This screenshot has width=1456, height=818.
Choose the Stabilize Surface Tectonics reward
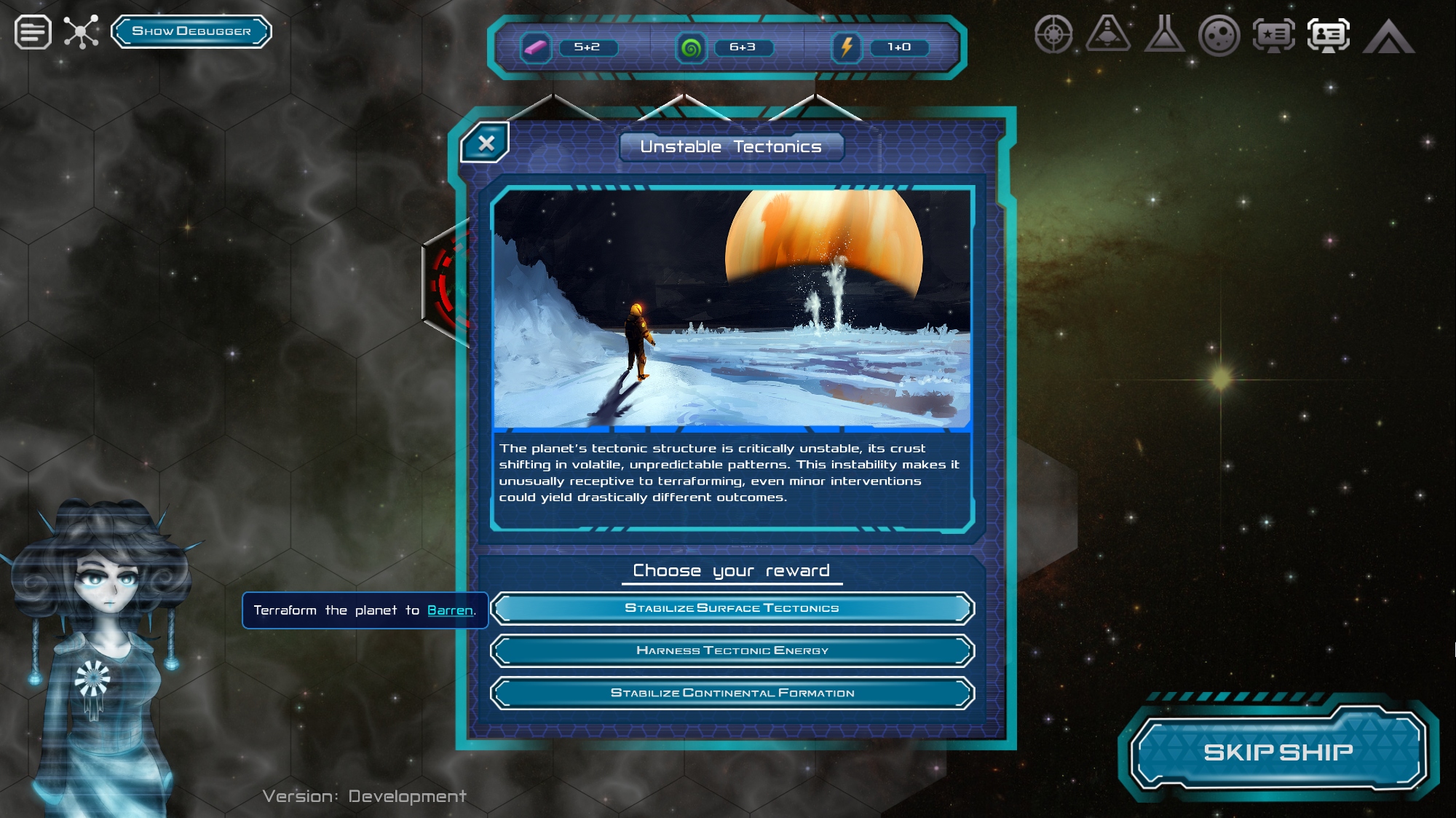click(x=732, y=608)
